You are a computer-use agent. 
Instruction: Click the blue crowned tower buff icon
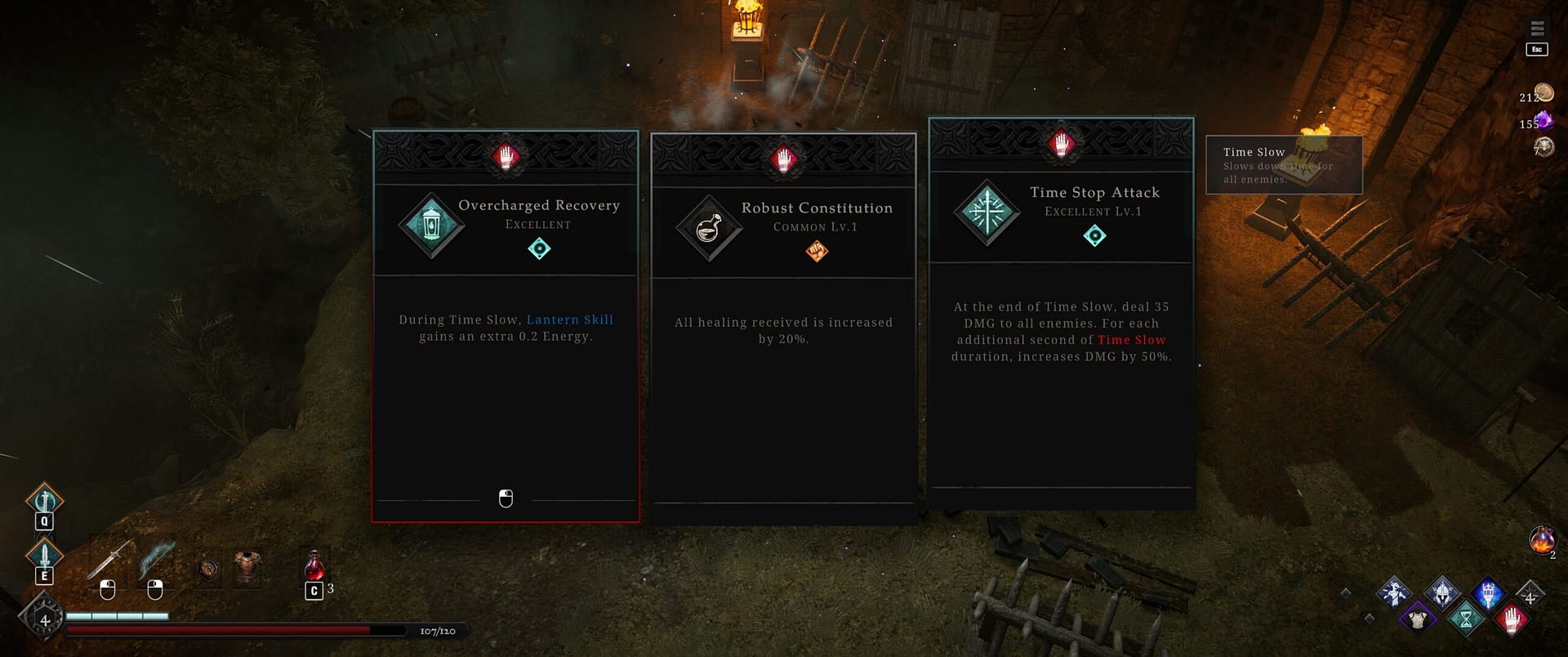1488,593
